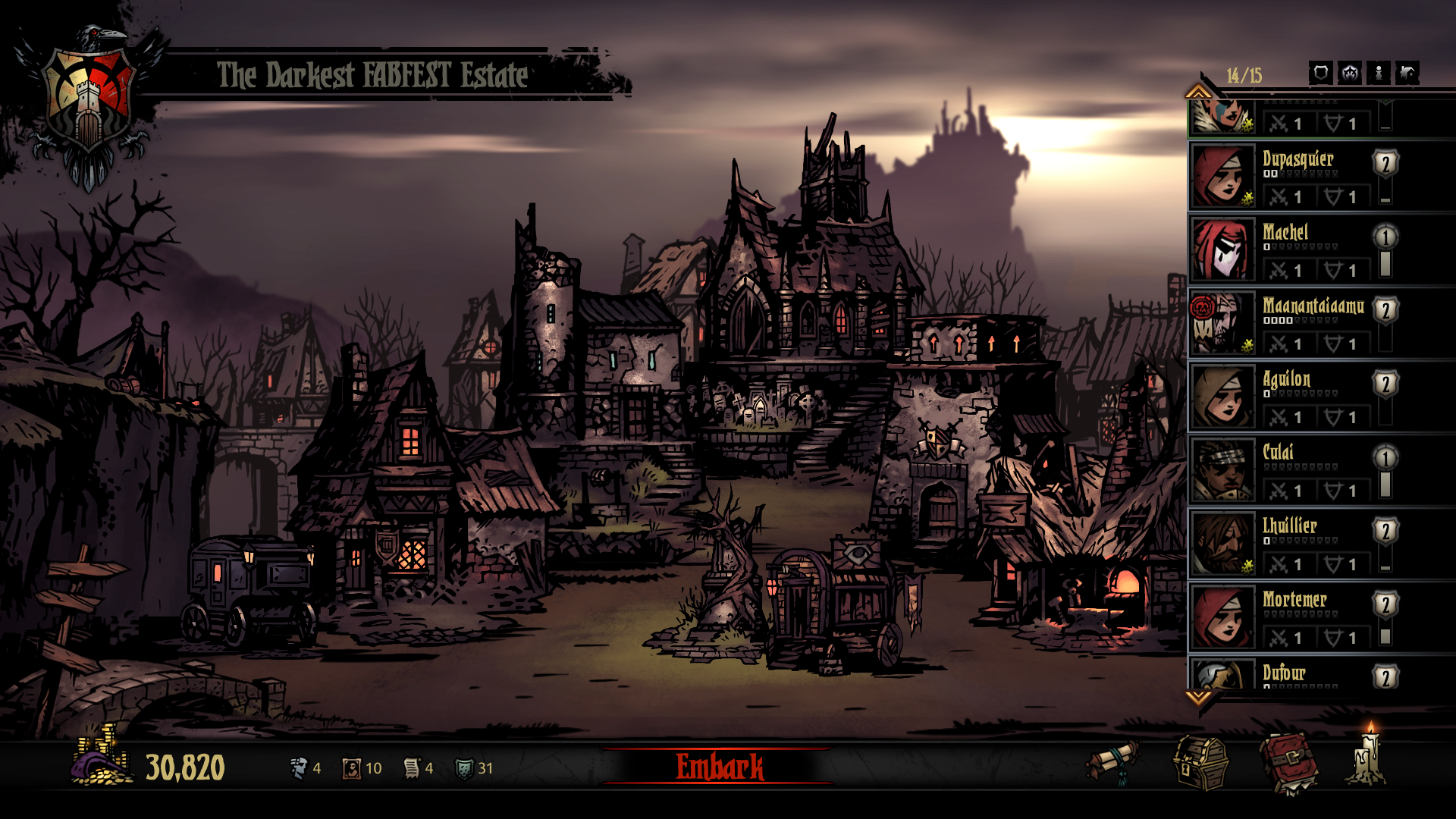Toggle the spiked crest roster icon
This screenshot has height=819, width=1456.
point(1350,73)
